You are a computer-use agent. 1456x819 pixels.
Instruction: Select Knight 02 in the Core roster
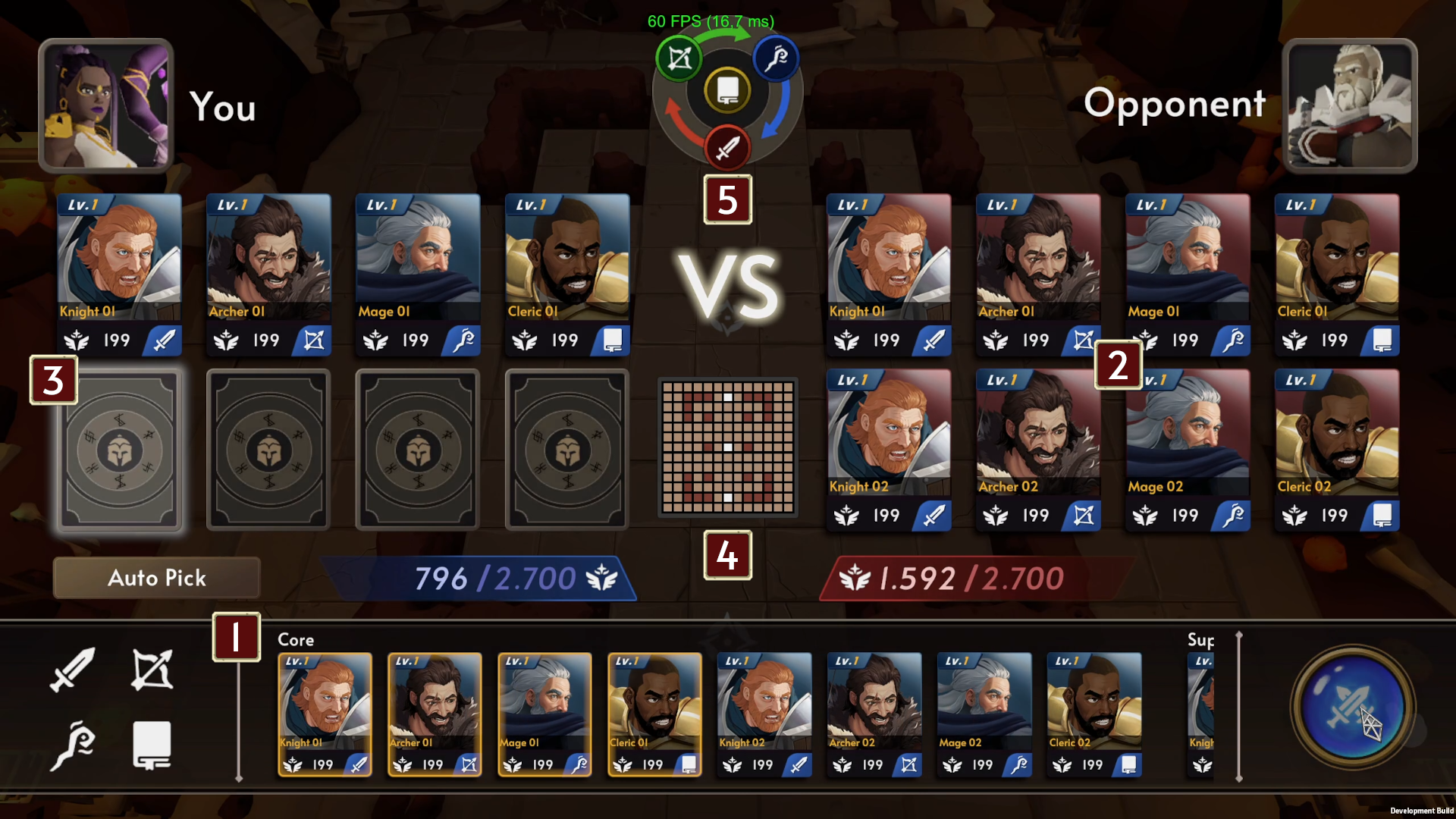pos(764,714)
